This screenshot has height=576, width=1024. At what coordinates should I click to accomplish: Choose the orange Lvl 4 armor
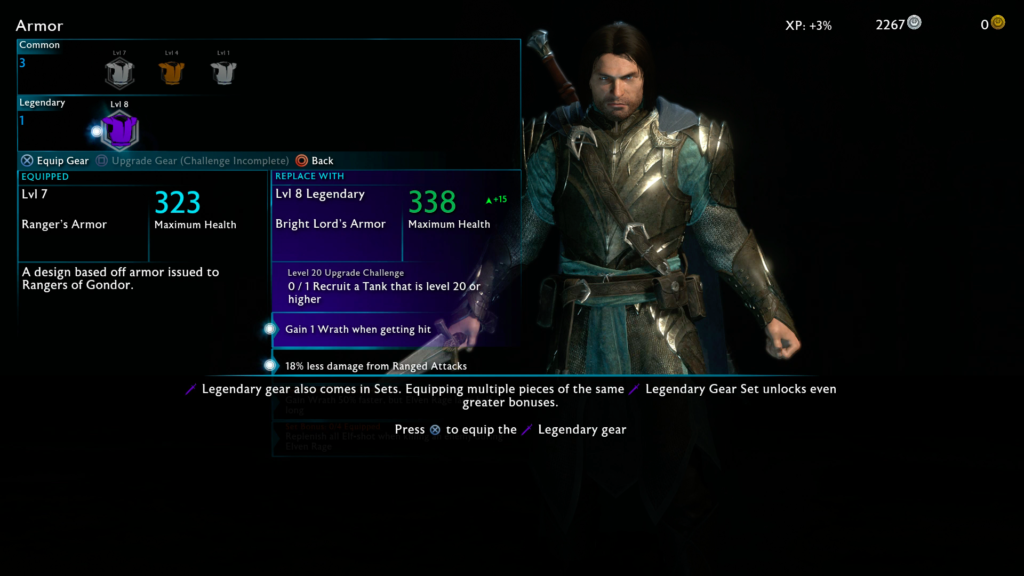tap(171, 72)
